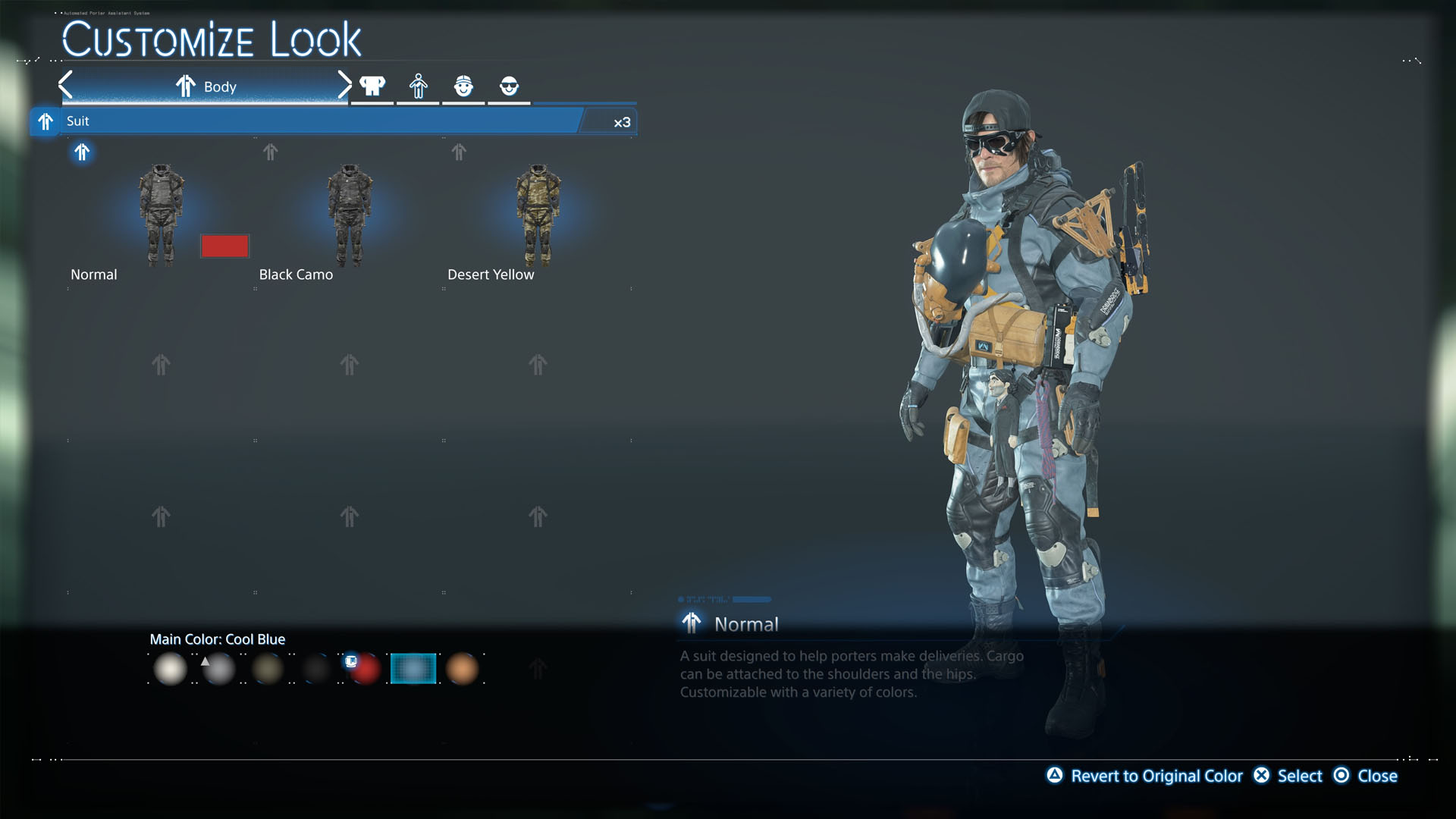Image resolution: width=1456 pixels, height=819 pixels.
Task: Pick the Desert Yellow suit
Action: (x=538, y=215)
